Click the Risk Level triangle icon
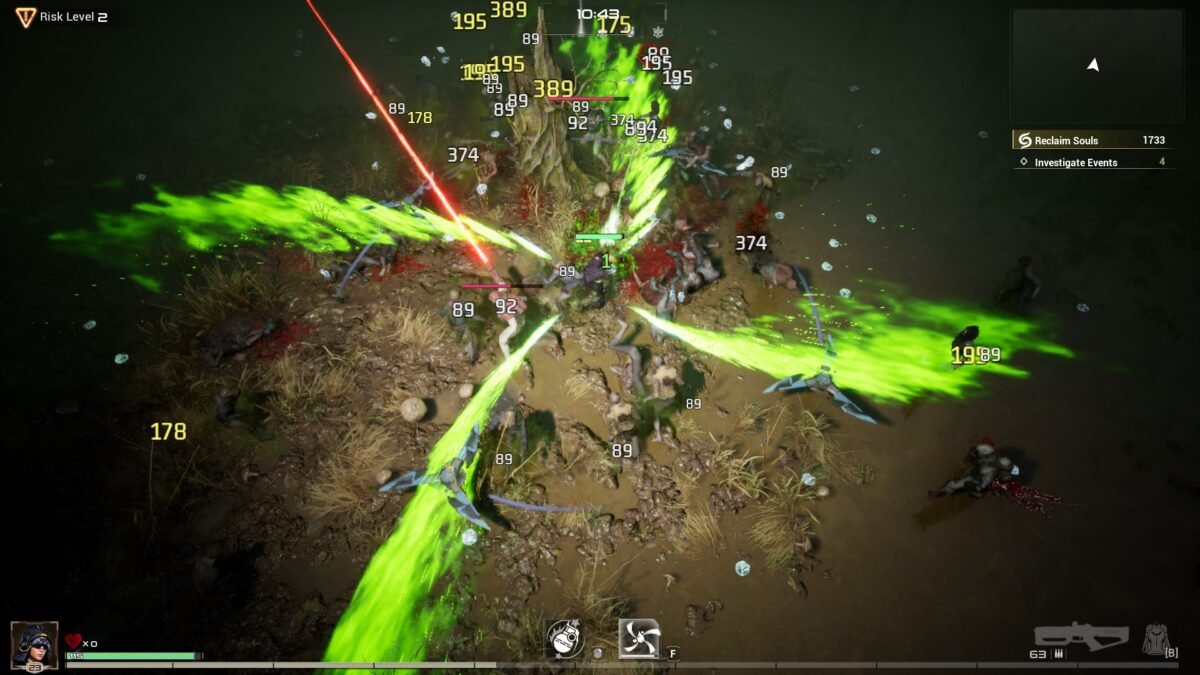The image size is (1200, 675). (25, 17)
